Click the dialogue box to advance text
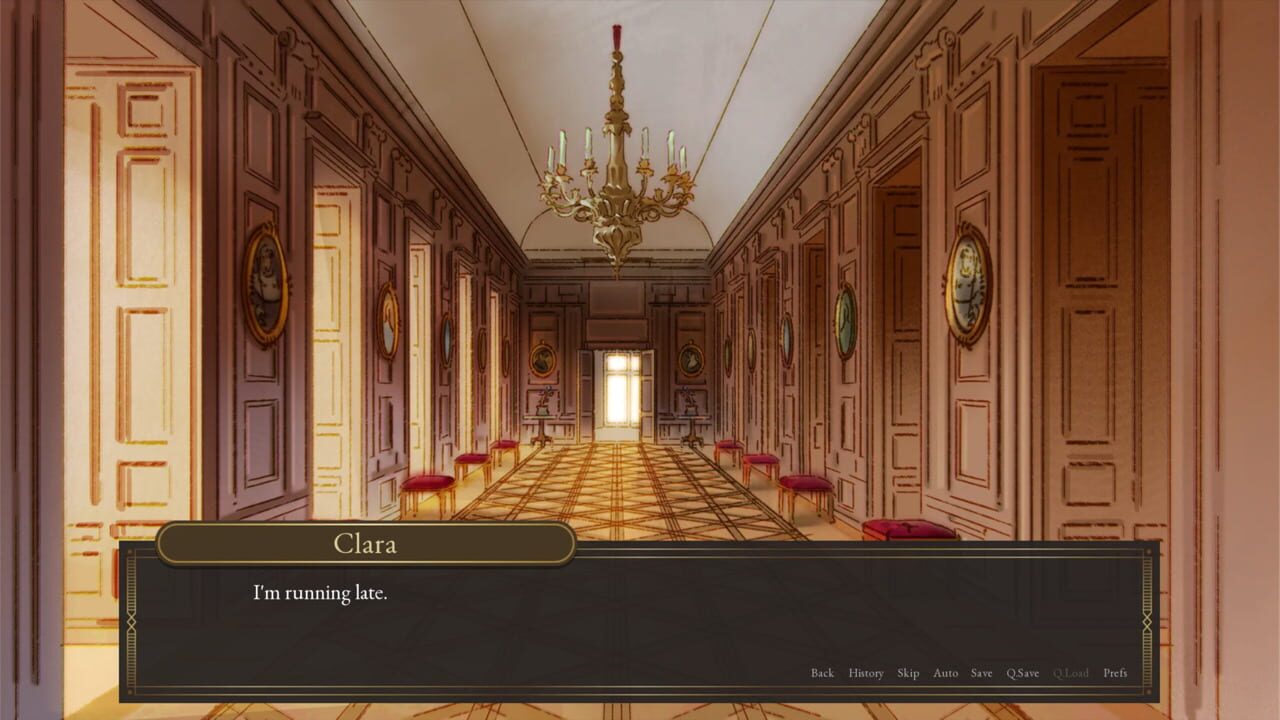 pyautogui.click(x=640, y=620)
